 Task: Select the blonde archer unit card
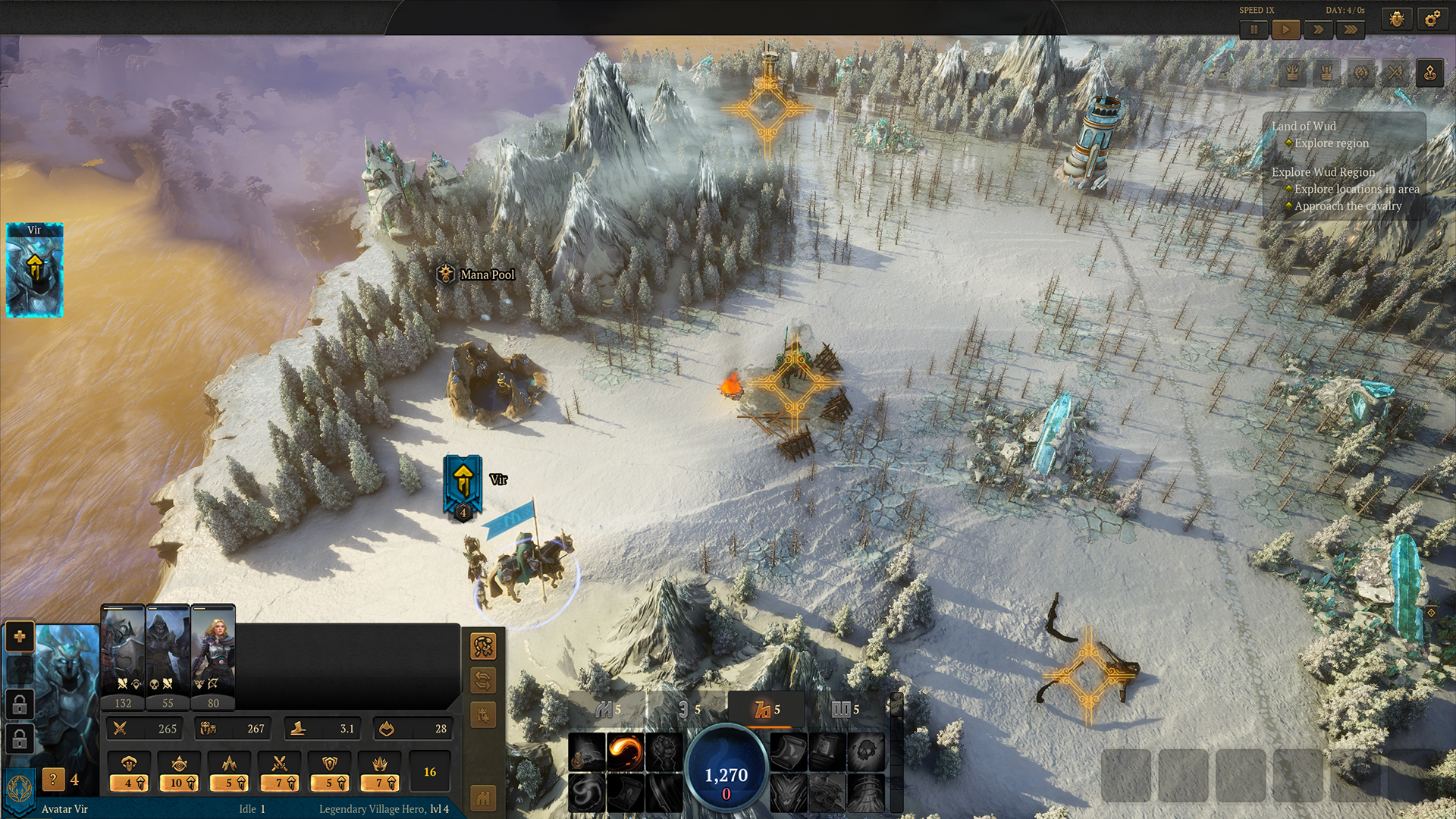click(x=213, y=652)
